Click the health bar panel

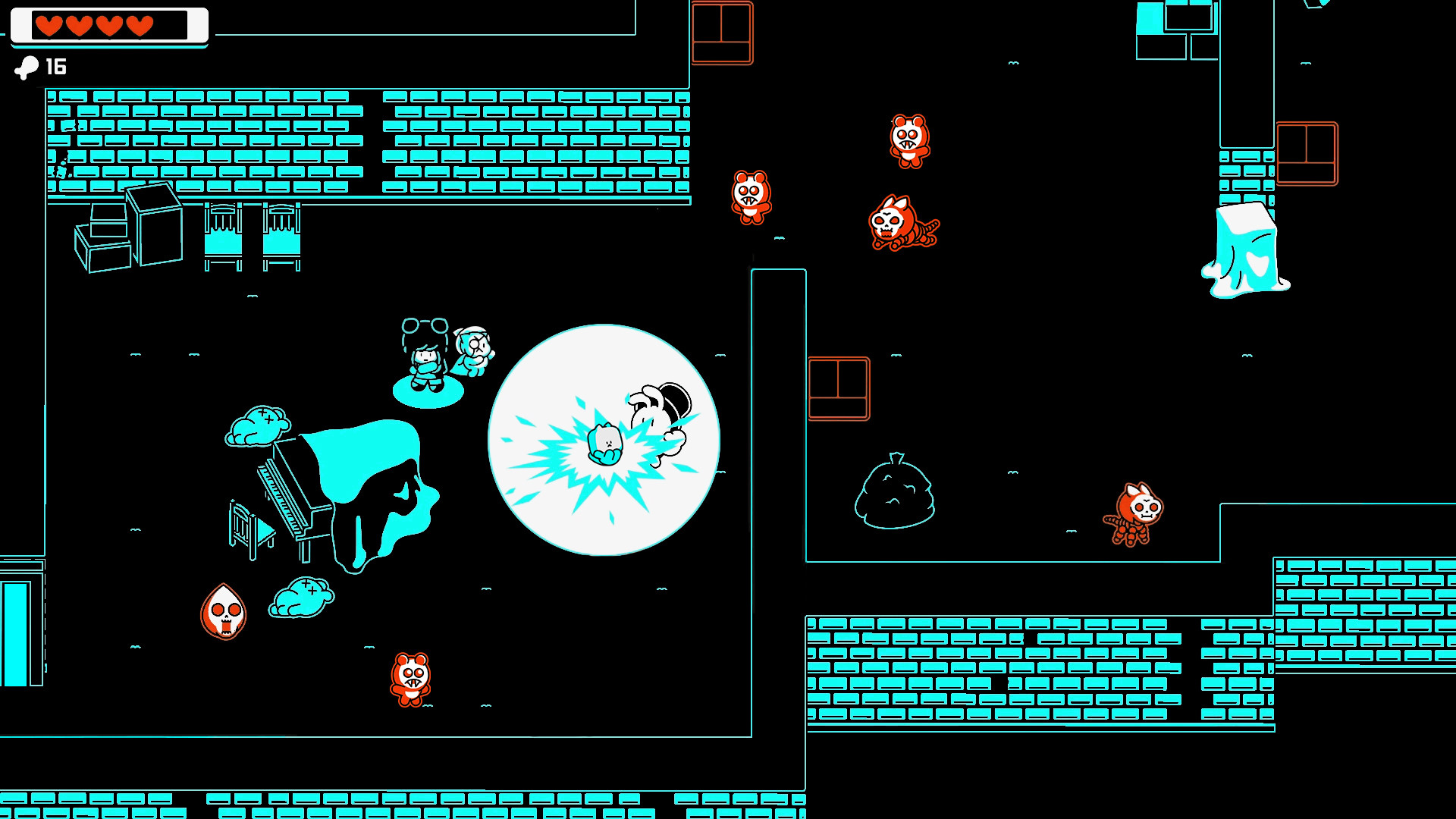point(110,24)
